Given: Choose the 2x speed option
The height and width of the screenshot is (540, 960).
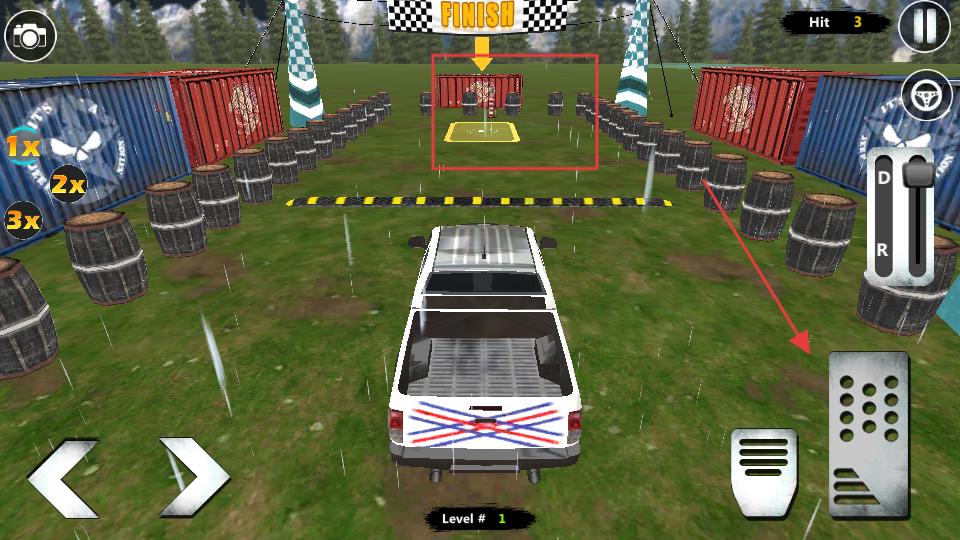Looking at the screenshot, I should click(68, 184).
